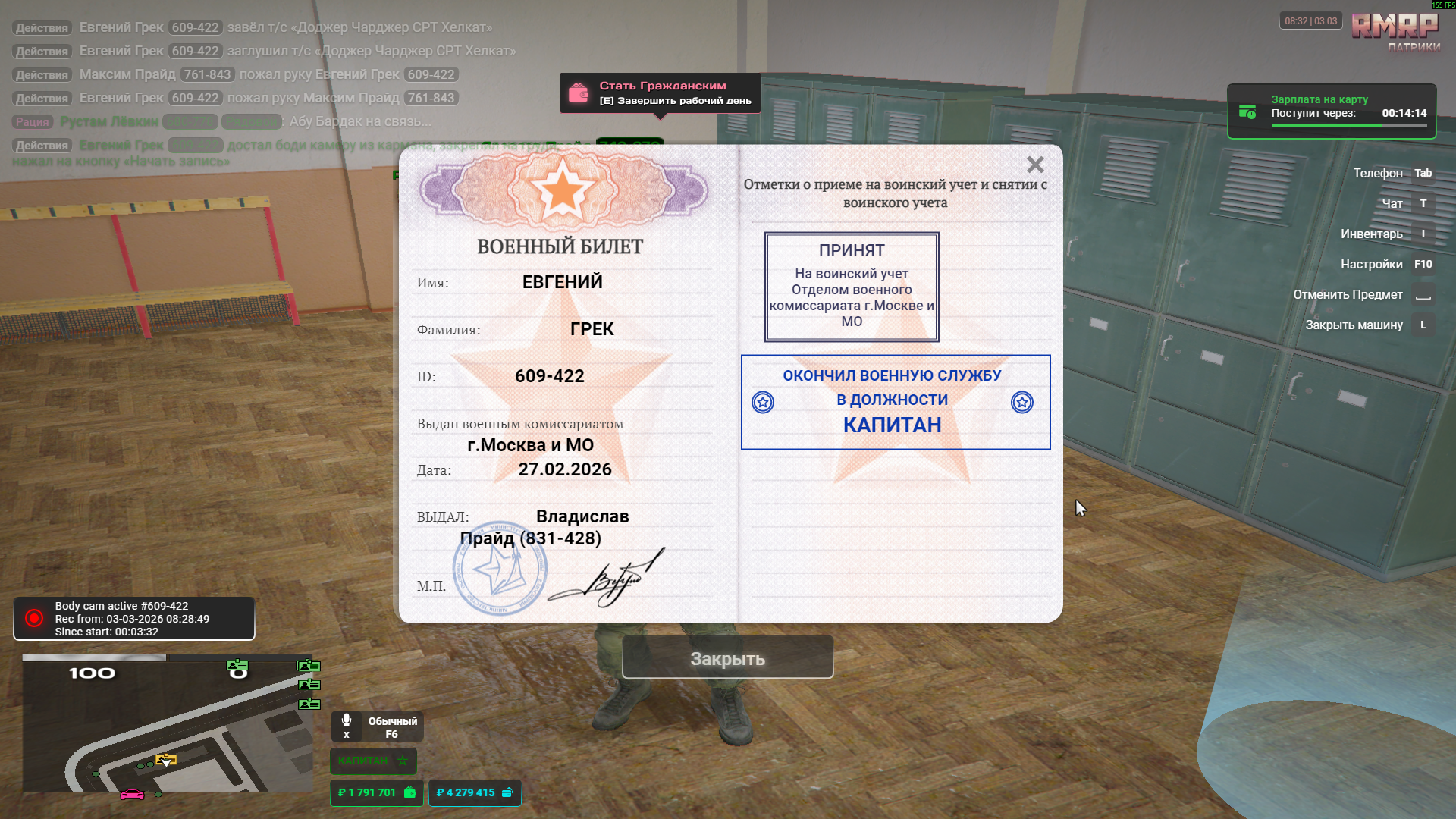Click the КАПИТАН rank badge
The height and width of the screenshot is (819, 1456).
click(x=373, y=760)
